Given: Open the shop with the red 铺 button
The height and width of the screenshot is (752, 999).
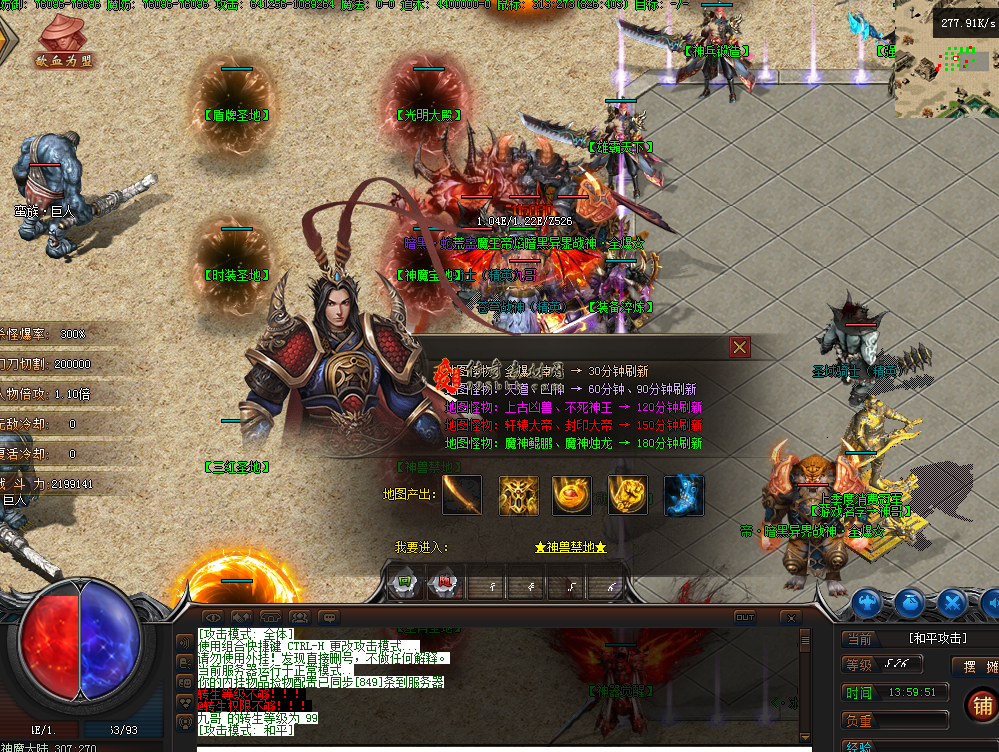Looking at the screenshot, I should point(981,706).
